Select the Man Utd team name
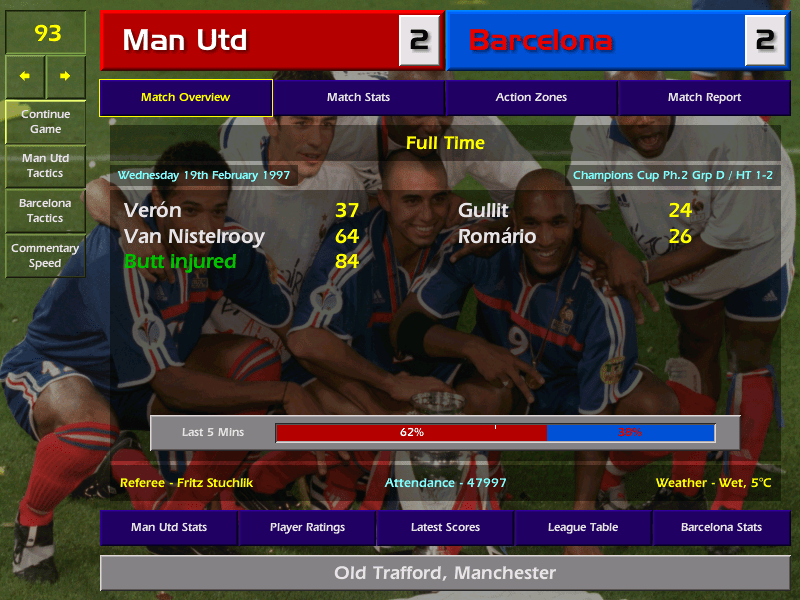Viewport: 800px width, 600px height. click(x=185, y=40)
